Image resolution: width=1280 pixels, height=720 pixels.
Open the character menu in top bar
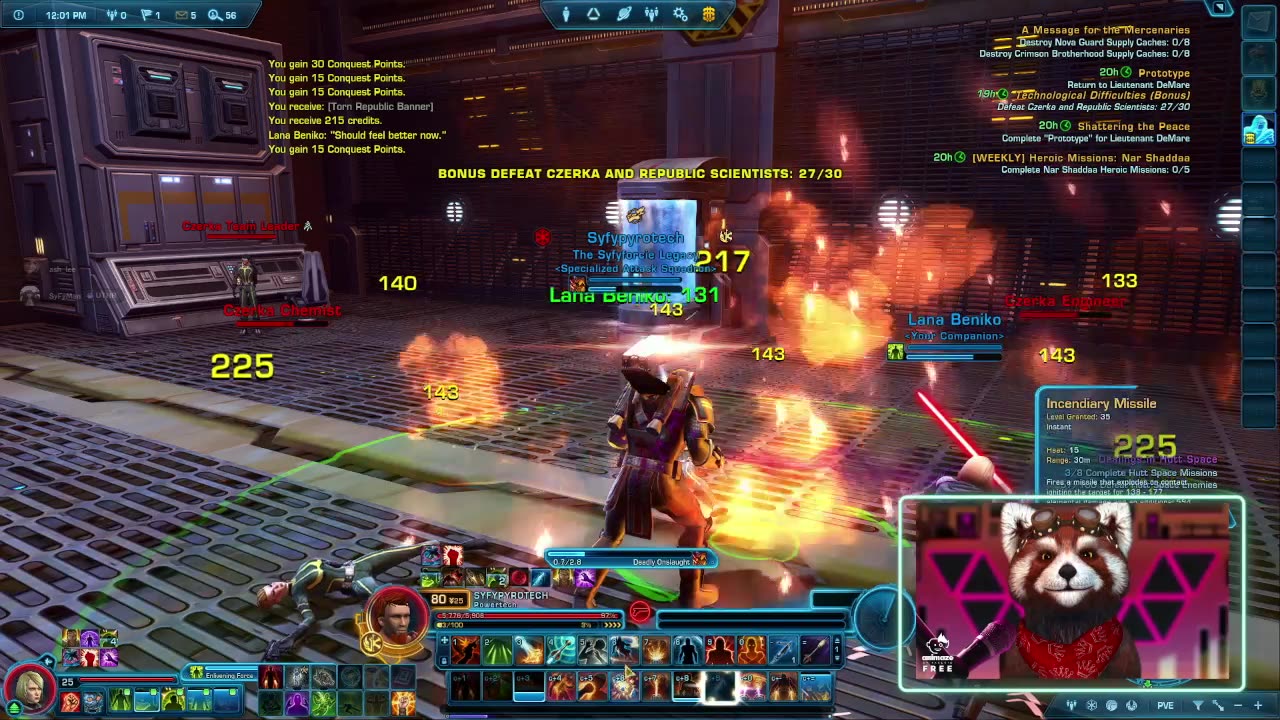coord(566,14)
